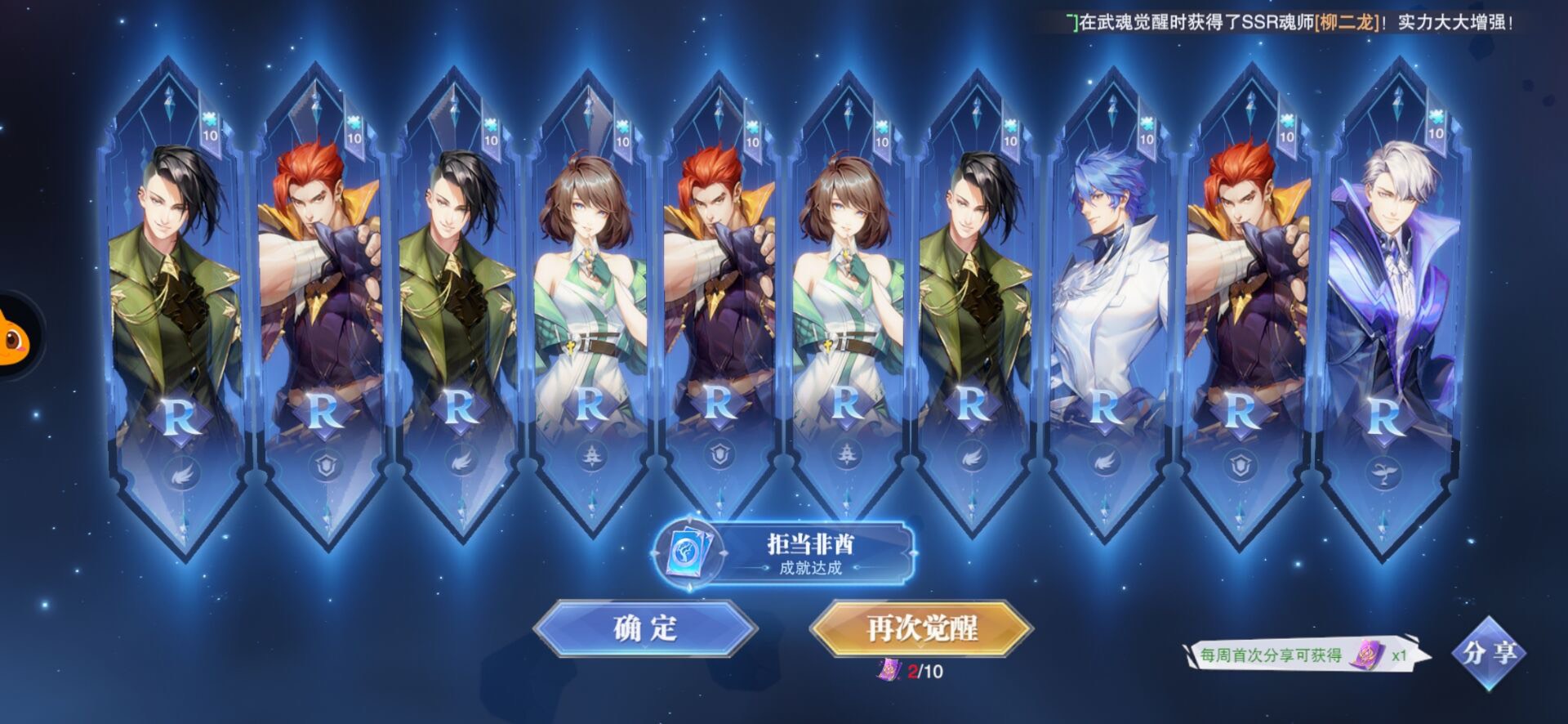Open the 拒当非酋 achievement banner
Viewport: 1568px width, 724px height.
point(784,554)
